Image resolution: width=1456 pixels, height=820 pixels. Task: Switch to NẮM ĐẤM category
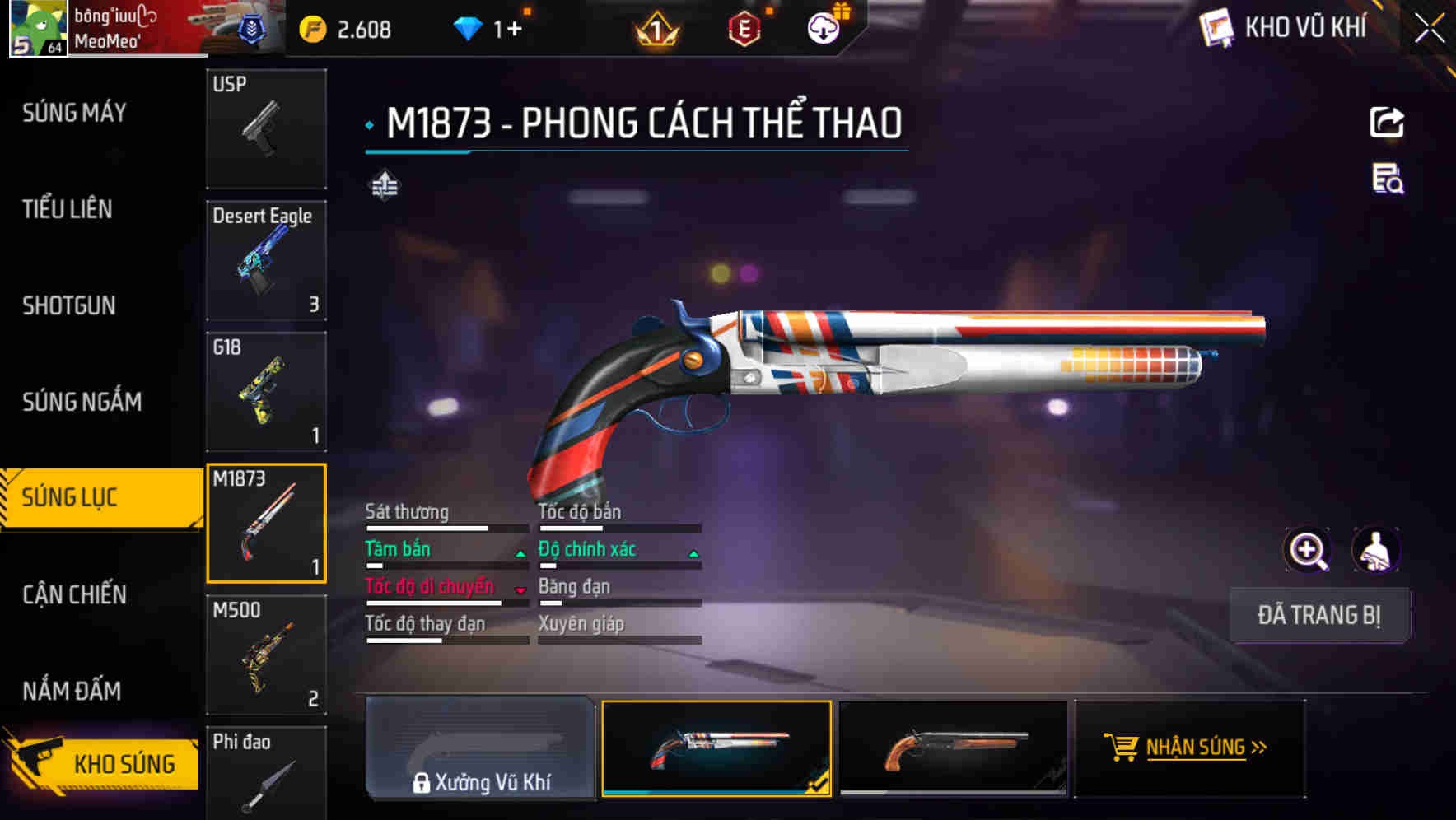coord(72,691)
